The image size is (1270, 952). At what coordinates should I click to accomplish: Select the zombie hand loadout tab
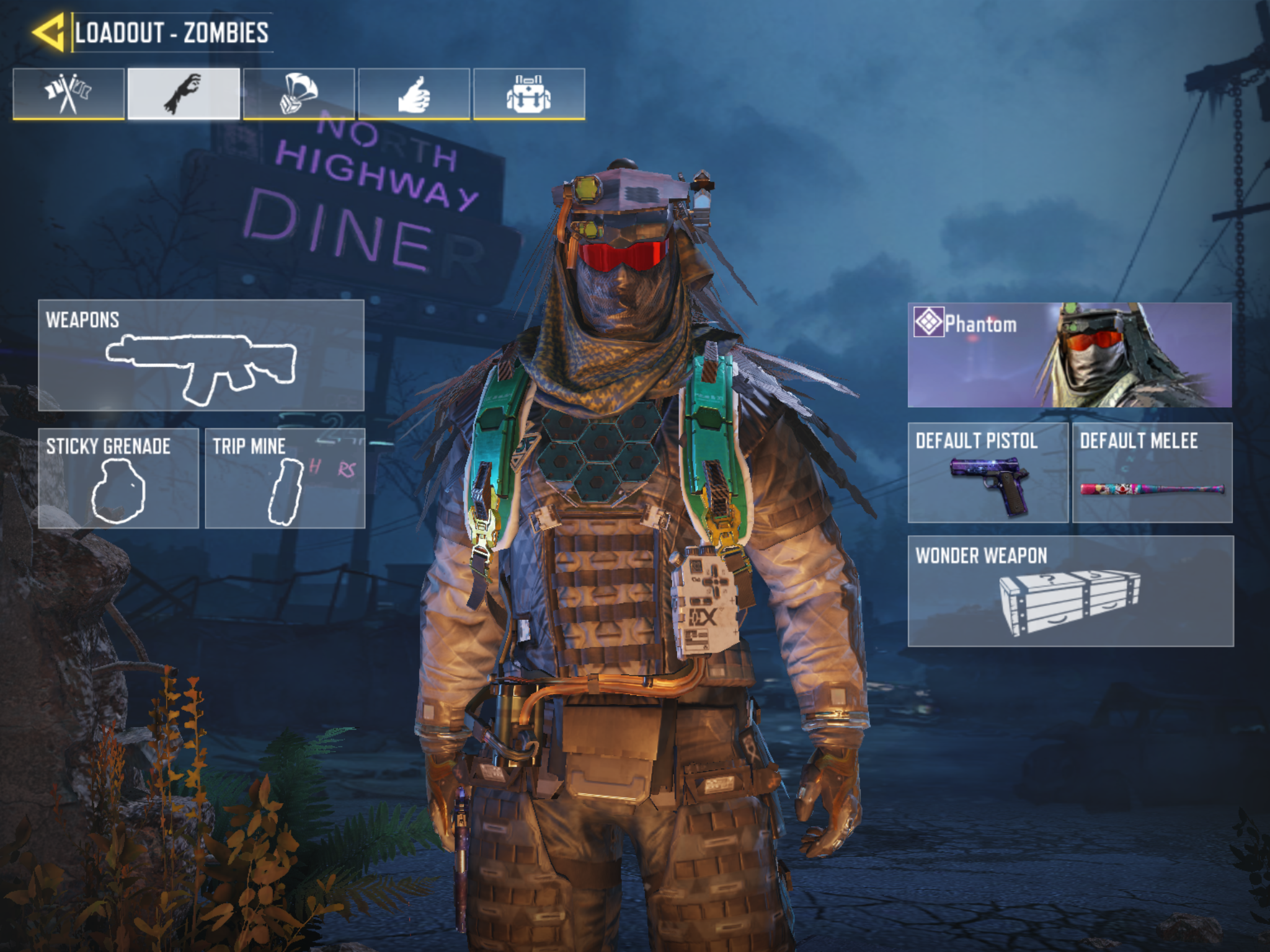pos(184,94)
